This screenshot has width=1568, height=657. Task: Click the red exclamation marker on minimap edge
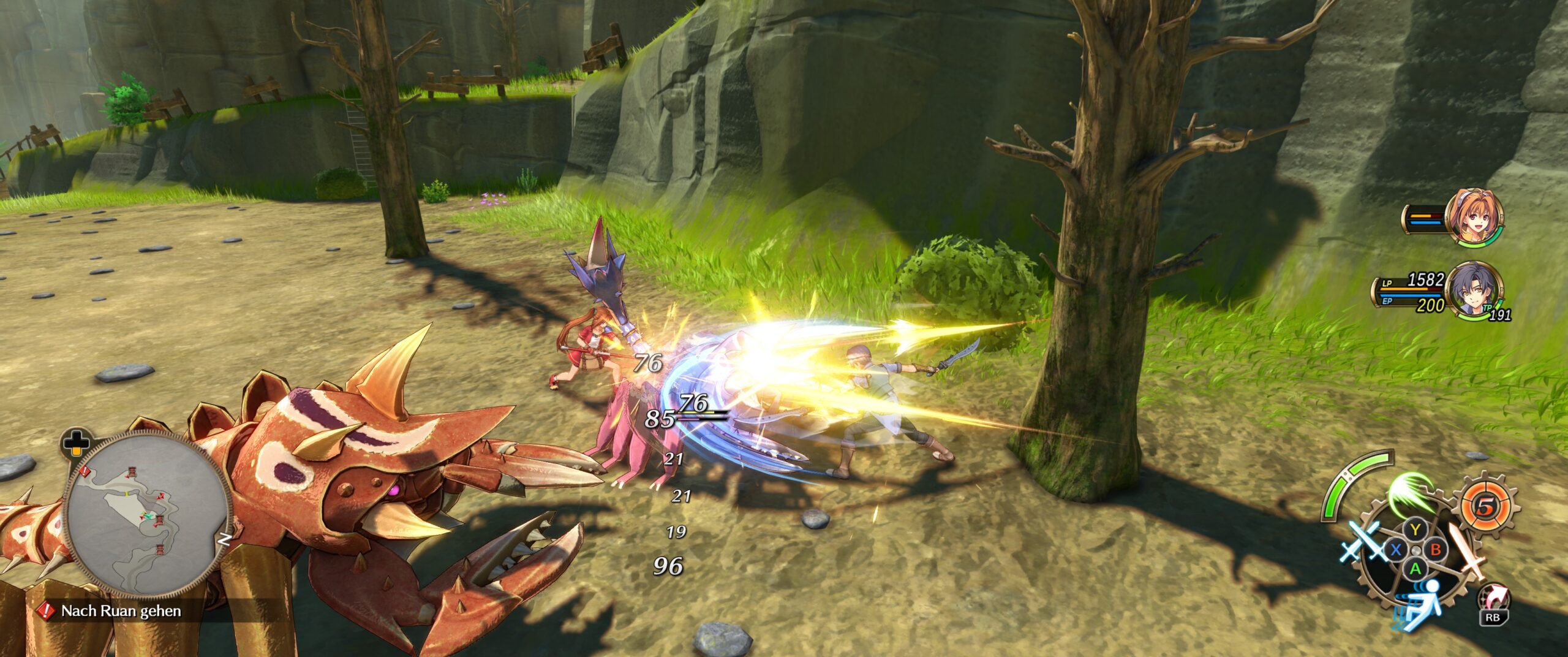(85, 471)
